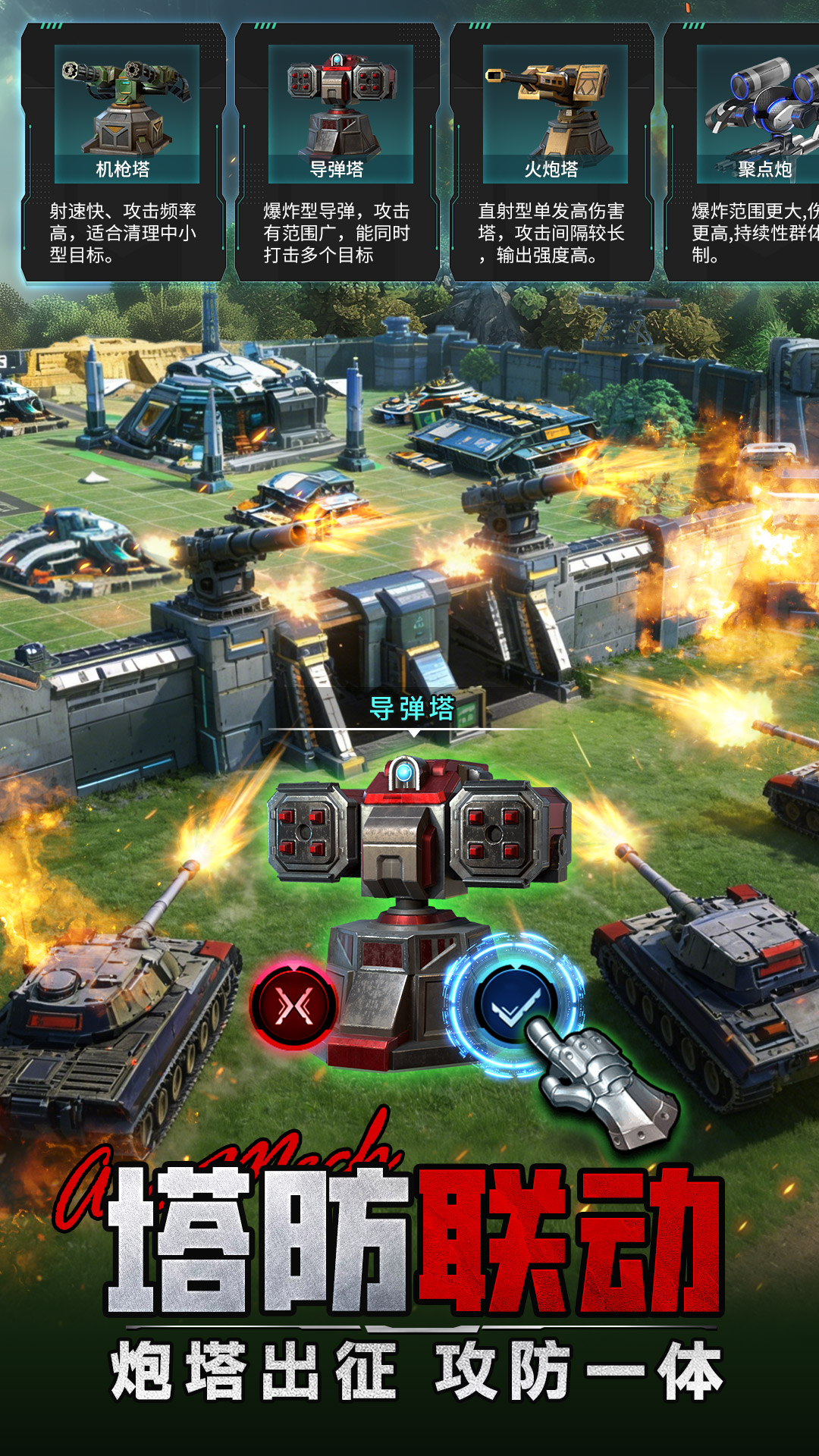Cancel placement with the red X button

[293, 1006]
